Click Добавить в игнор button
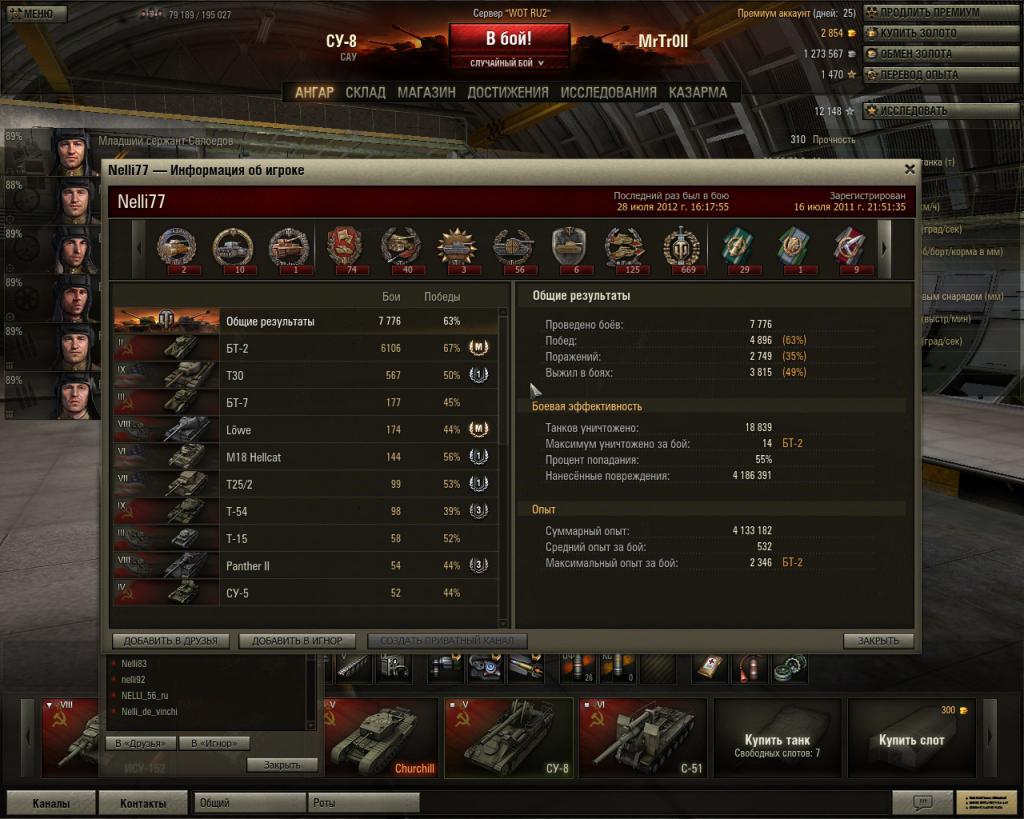 tap(297, 641)
